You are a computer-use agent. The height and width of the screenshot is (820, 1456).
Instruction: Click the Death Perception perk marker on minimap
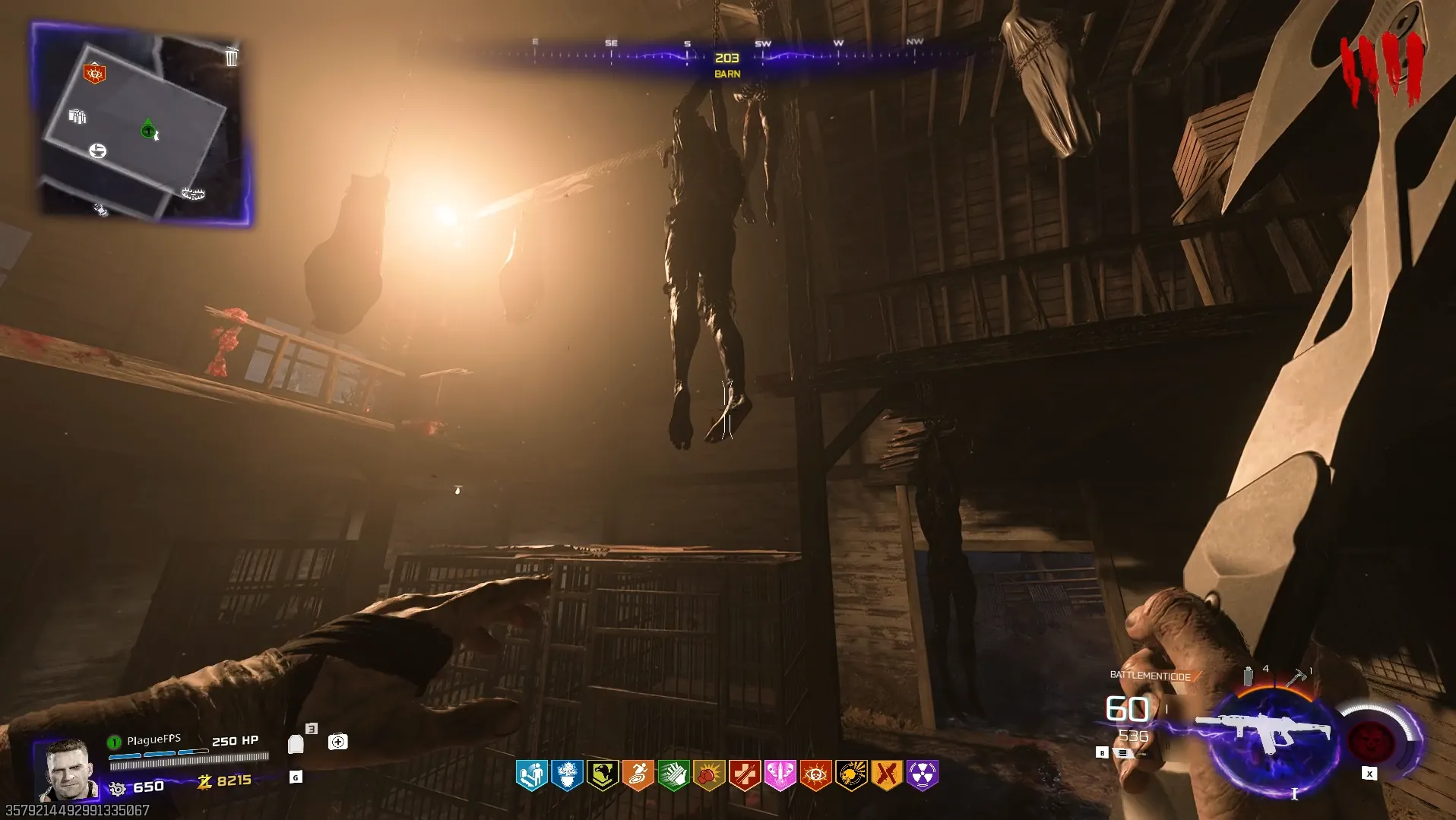pyautogui.click(x=94, y=74)
